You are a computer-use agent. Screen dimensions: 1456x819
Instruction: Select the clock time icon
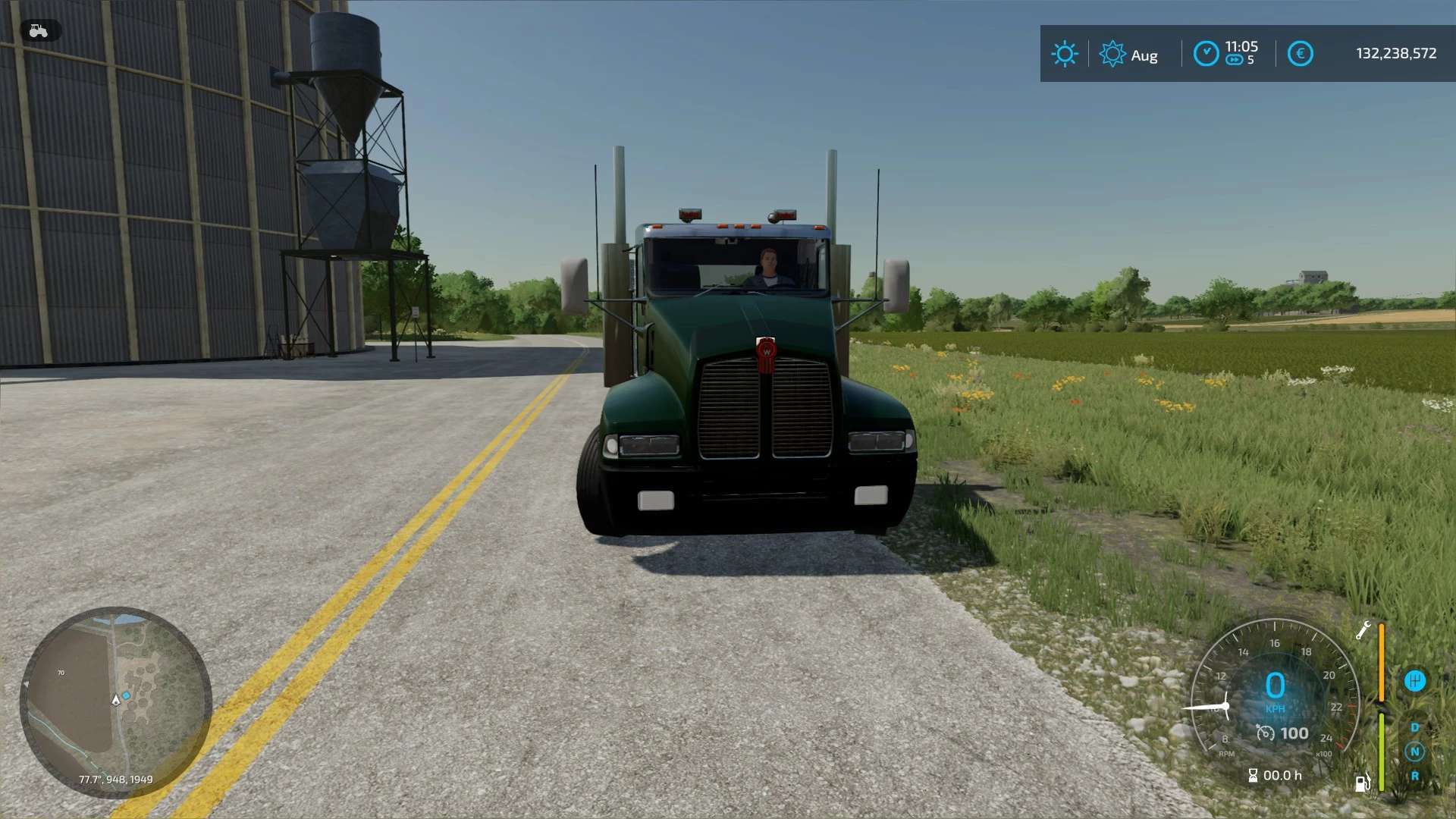point(1206,54)
